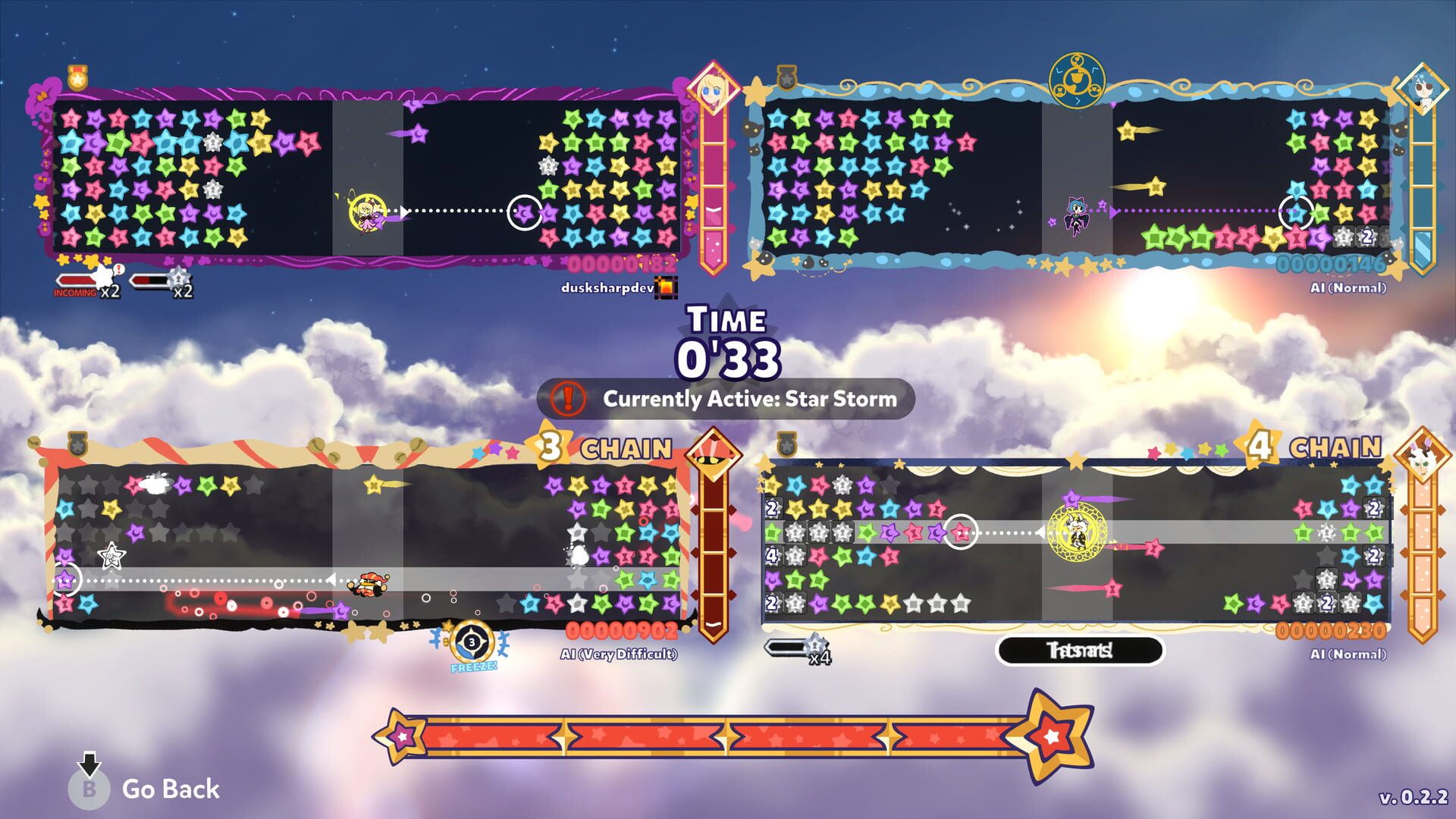
Task: Expand the 3 CHAIN counter on the red board
Action: coord(598,447)
